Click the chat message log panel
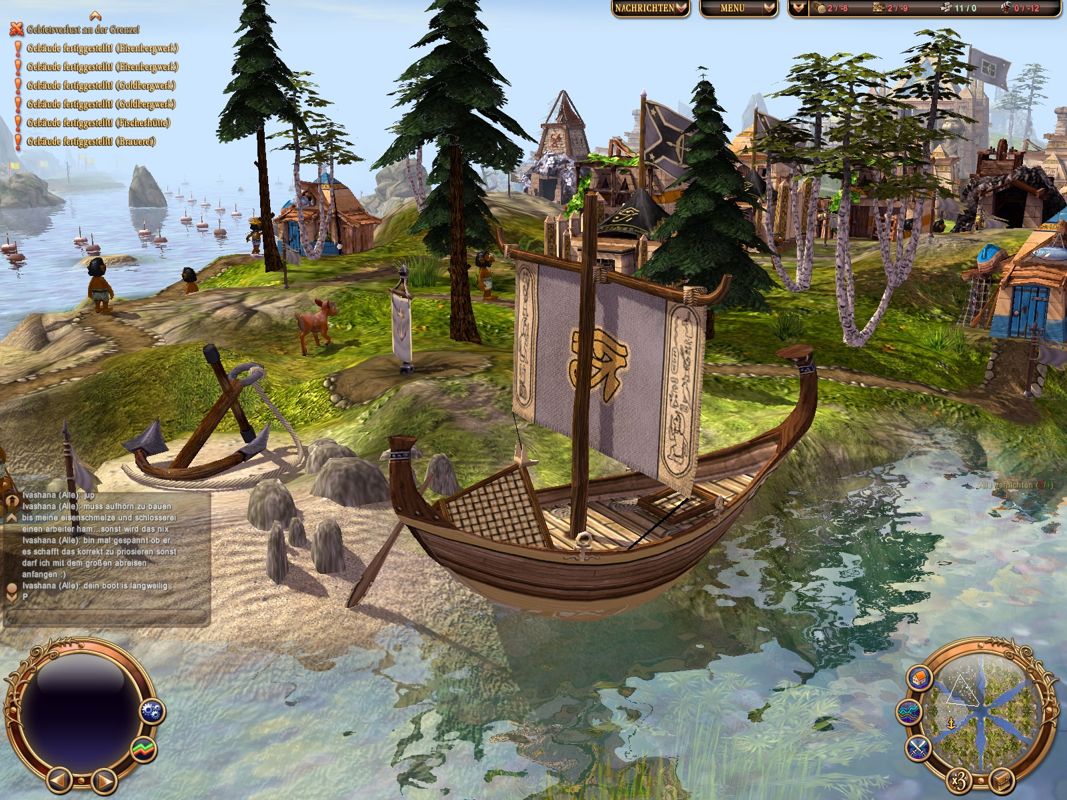This screenshot has width=1067, height=800. [x=112, y=558]
